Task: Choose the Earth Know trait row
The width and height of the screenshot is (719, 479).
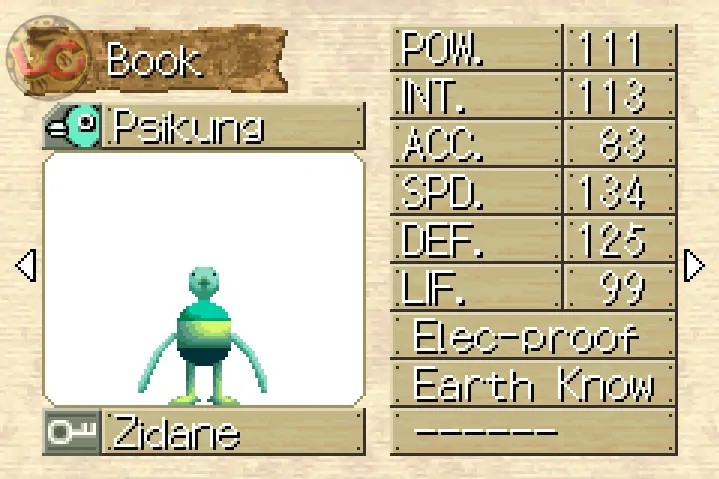Action: click(x=532, y=384)
